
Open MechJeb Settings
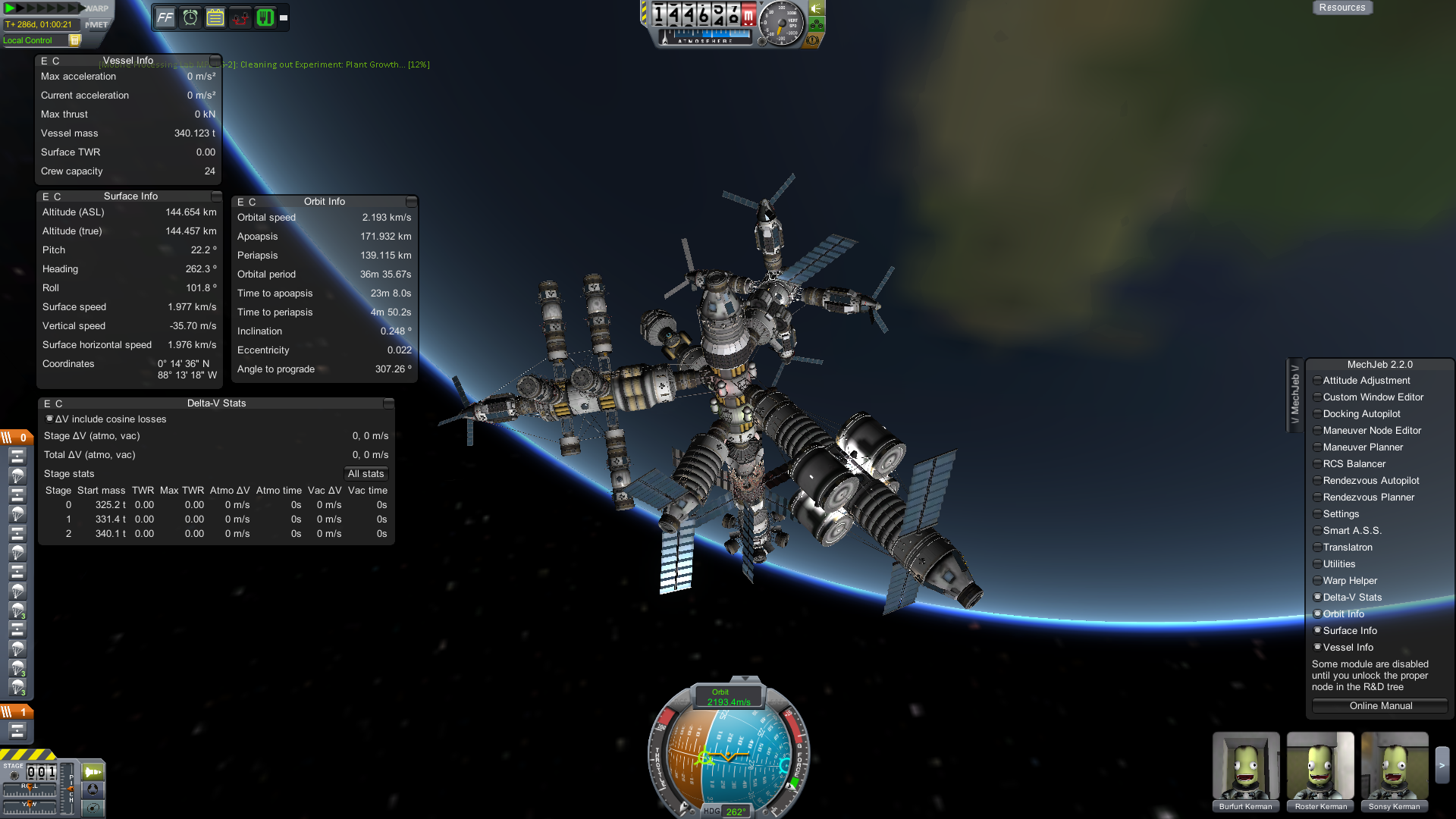pyautogui.click(x=1340, y=514)
